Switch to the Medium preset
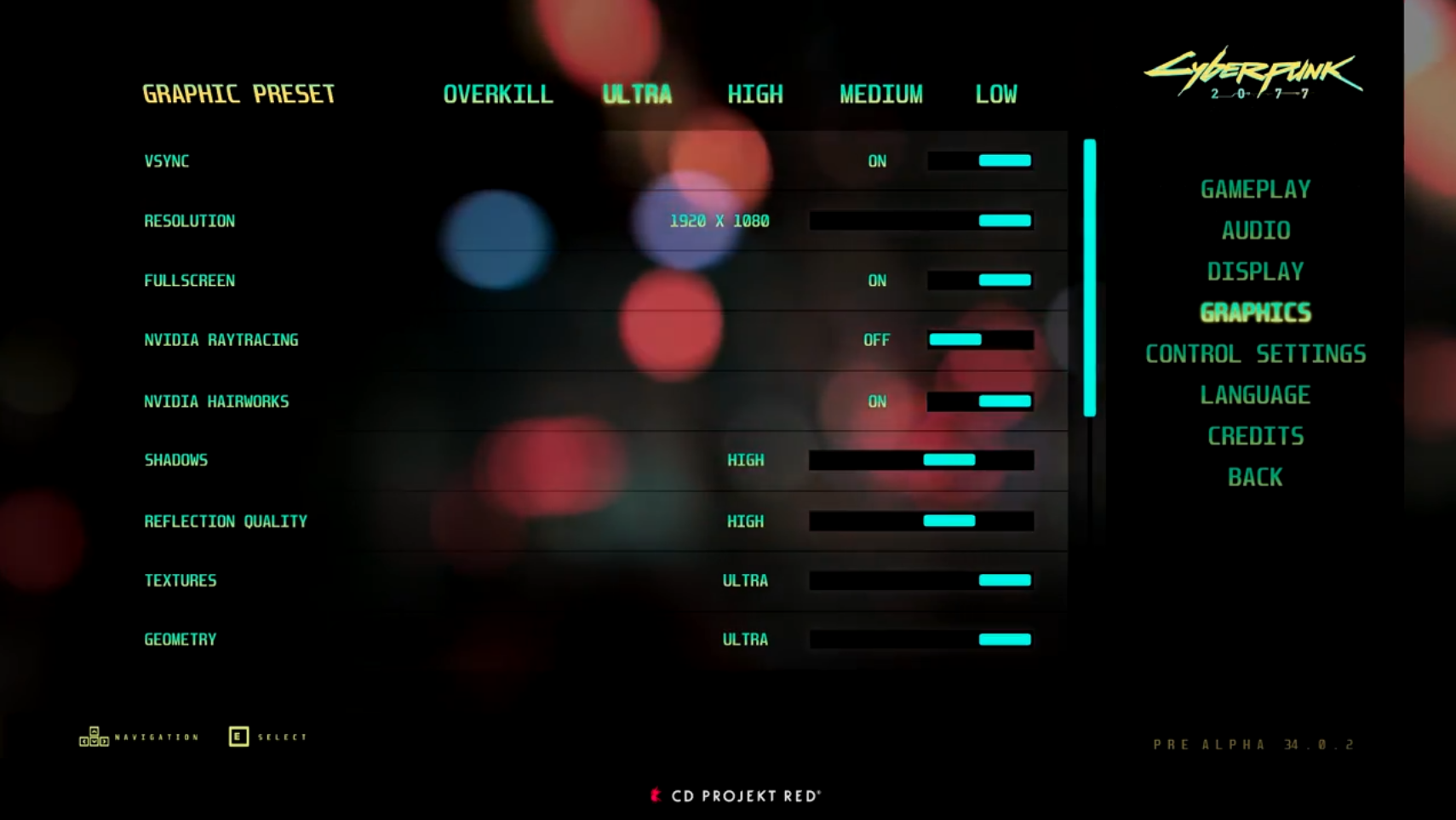 880,95
